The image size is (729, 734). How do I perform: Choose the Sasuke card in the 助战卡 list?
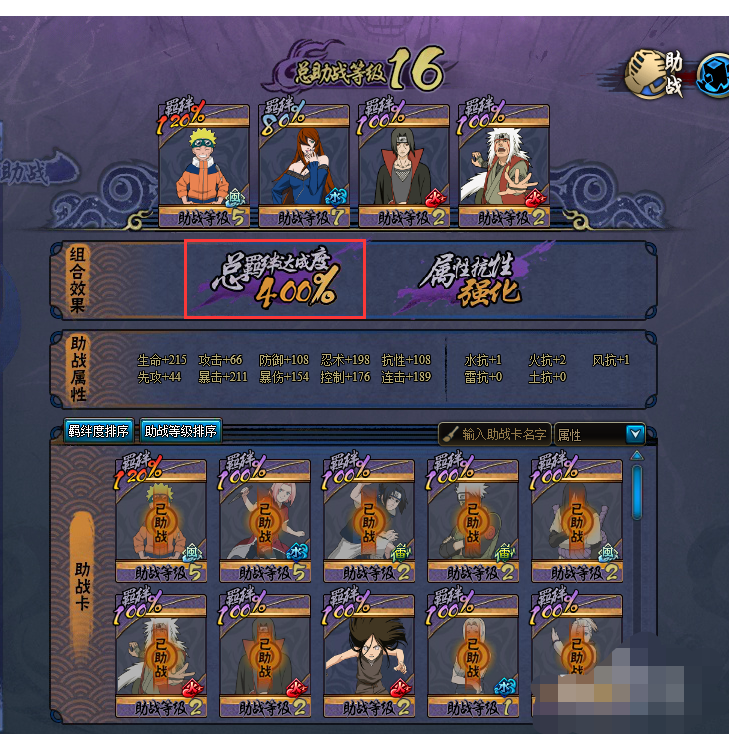tap(369, 520)
